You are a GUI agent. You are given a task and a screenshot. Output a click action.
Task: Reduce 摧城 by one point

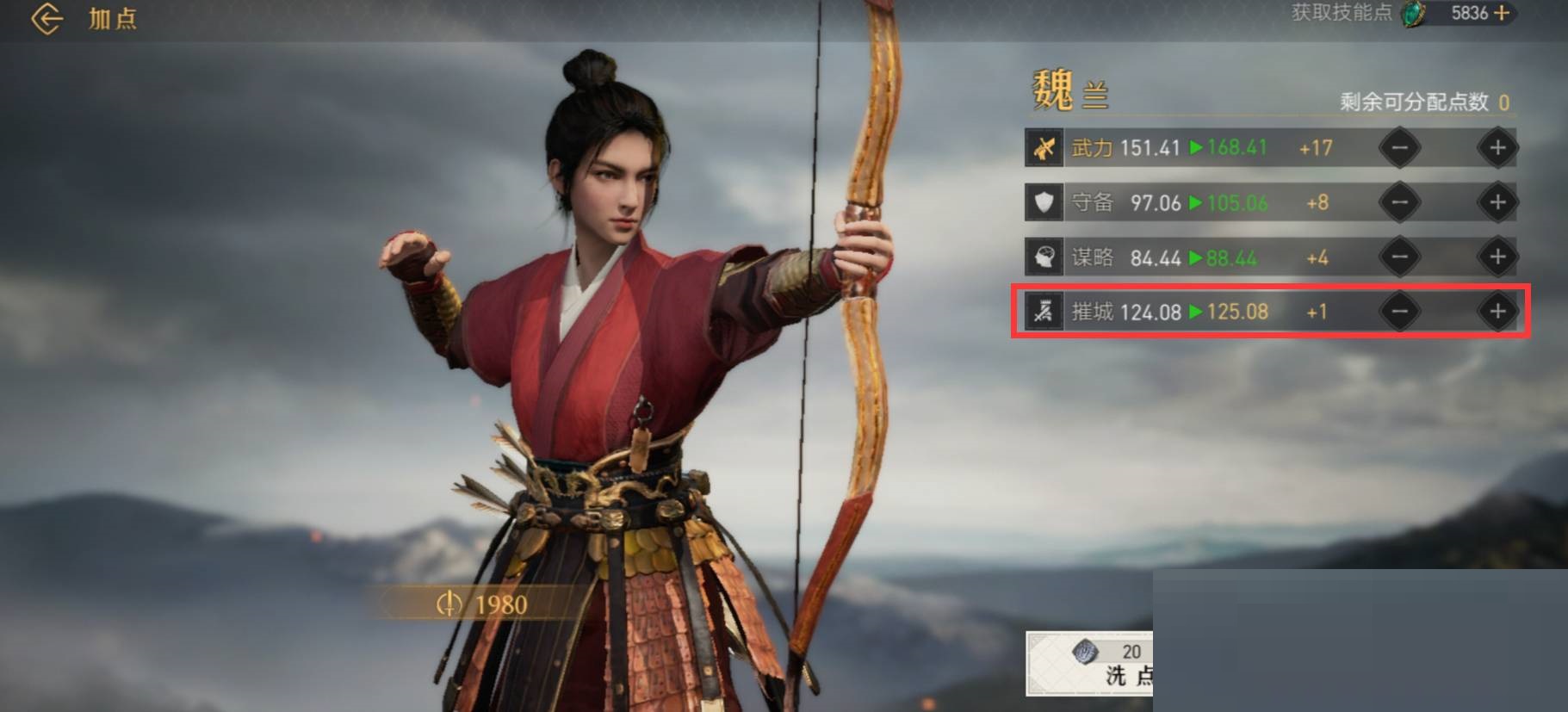[1399, 311]
